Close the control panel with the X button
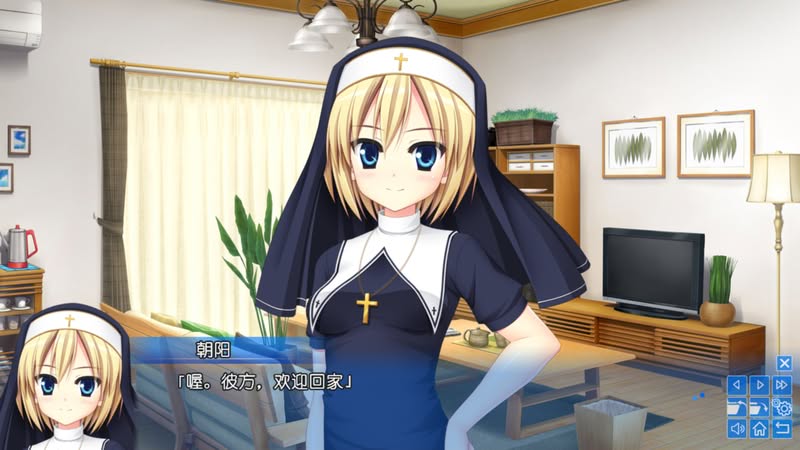 tap(784, 363)
